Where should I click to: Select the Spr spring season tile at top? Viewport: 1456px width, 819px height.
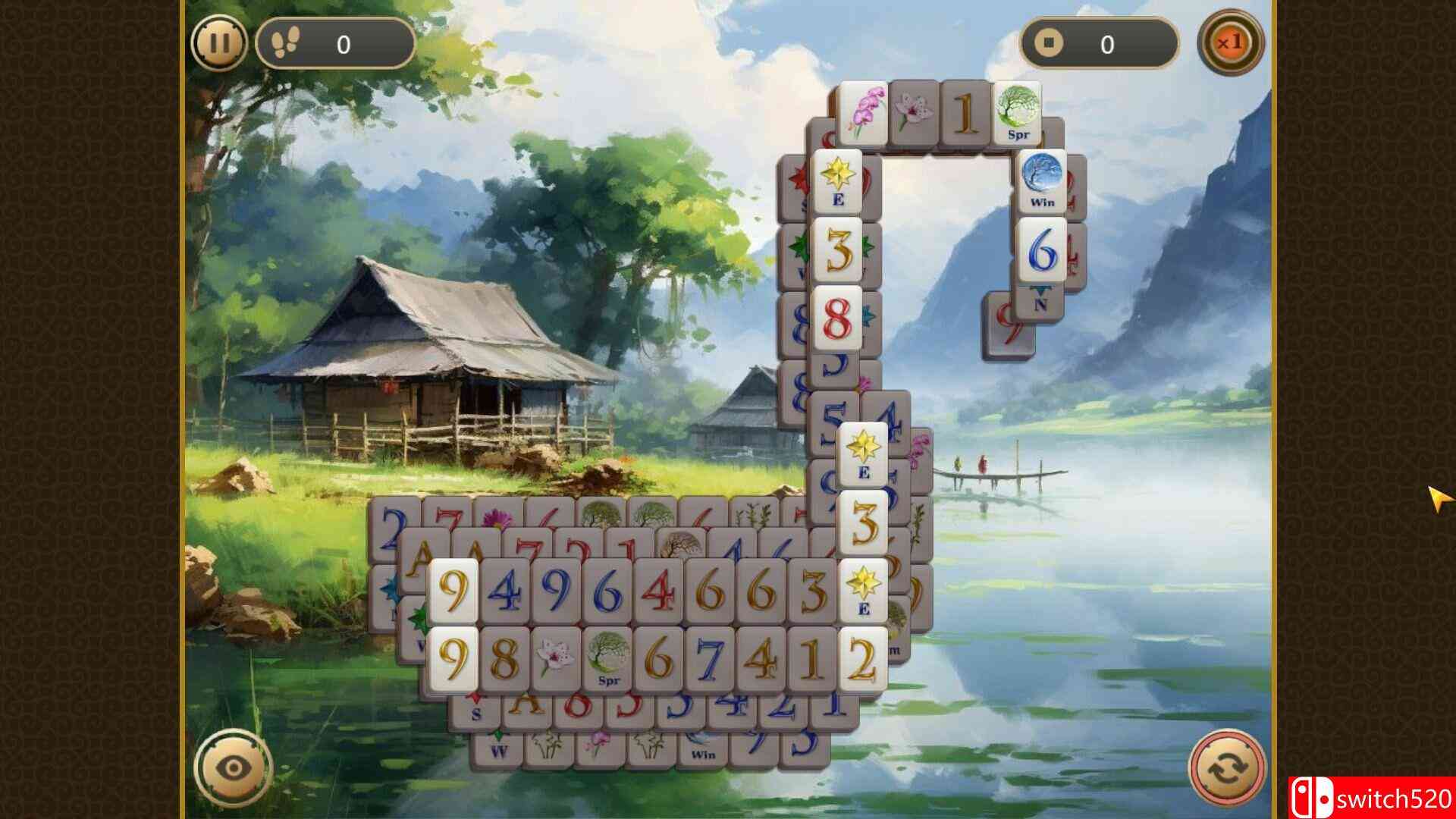pyautogui.click(x=1020, y=112)
